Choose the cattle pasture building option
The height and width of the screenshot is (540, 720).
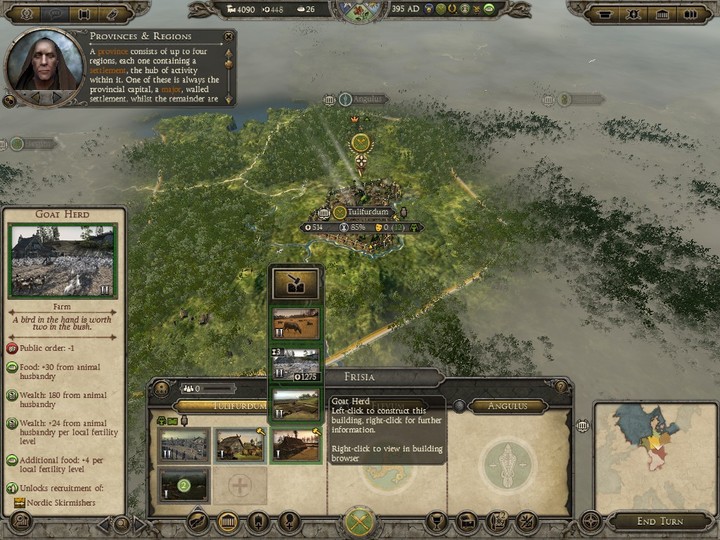click(x=296, y=324)
